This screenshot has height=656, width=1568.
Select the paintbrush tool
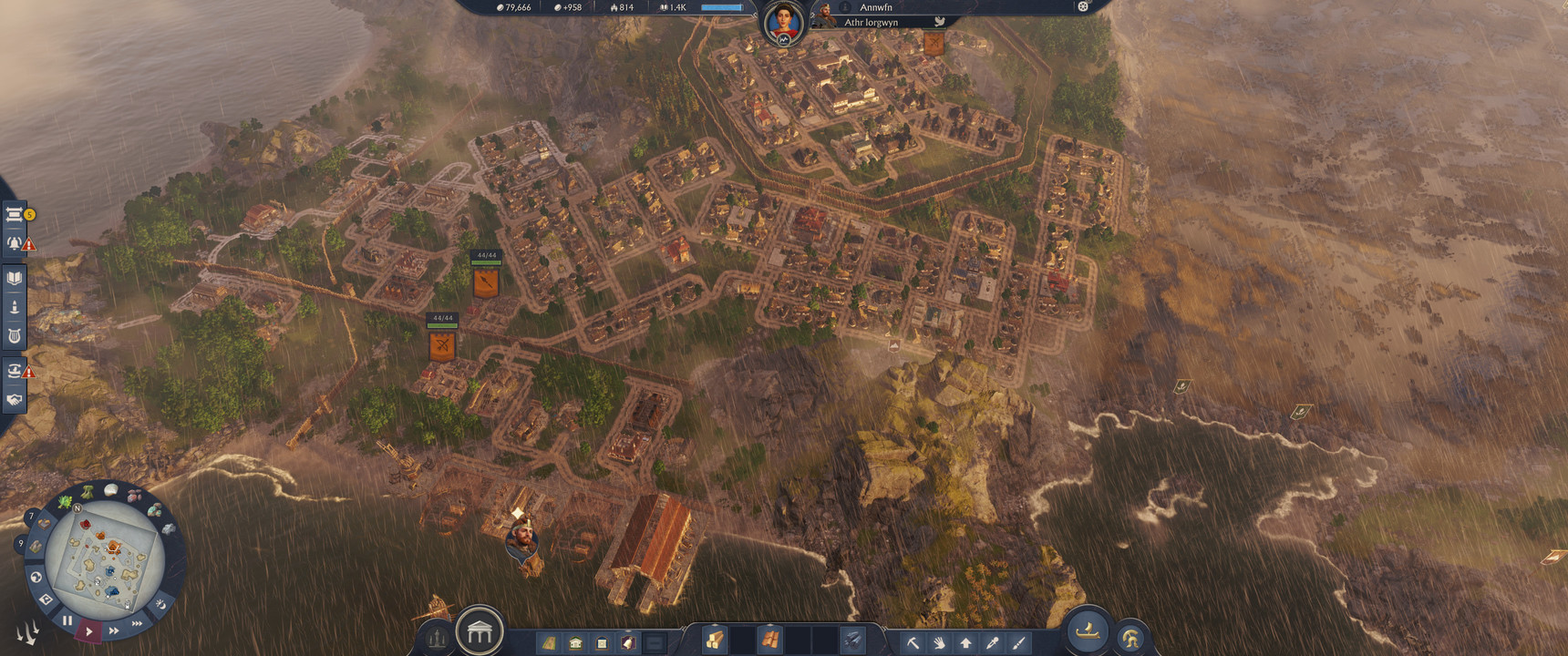coord(1018,642)
